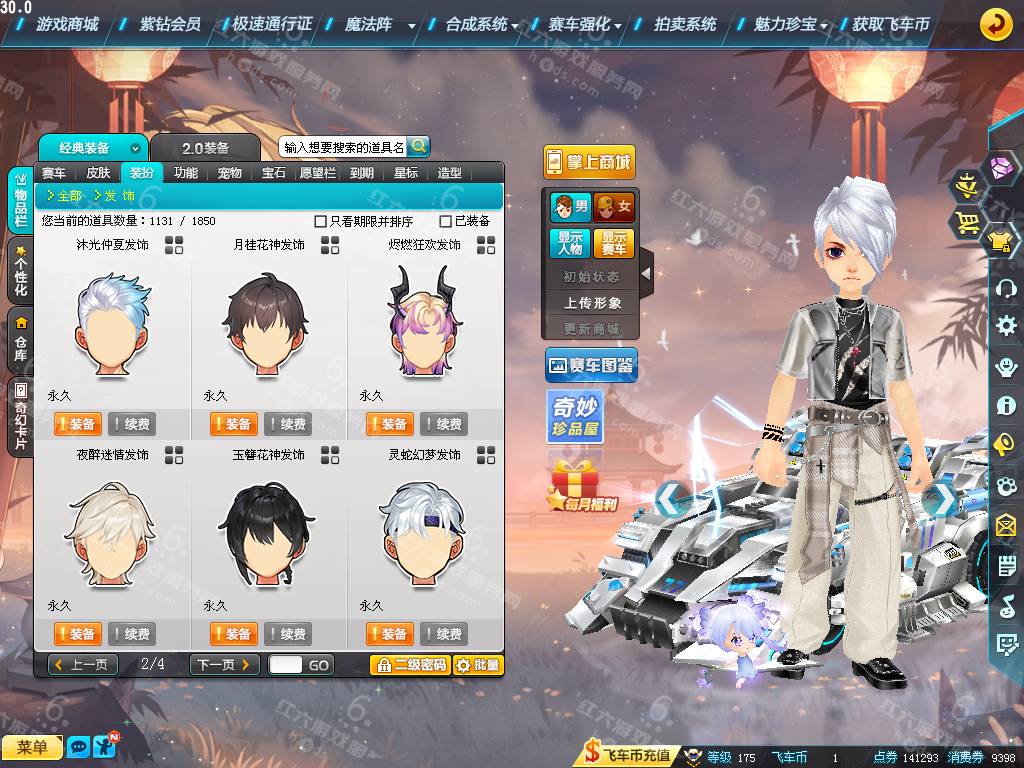
Task: Open the 游戏商城 shop menu
Action: point(66,24)
